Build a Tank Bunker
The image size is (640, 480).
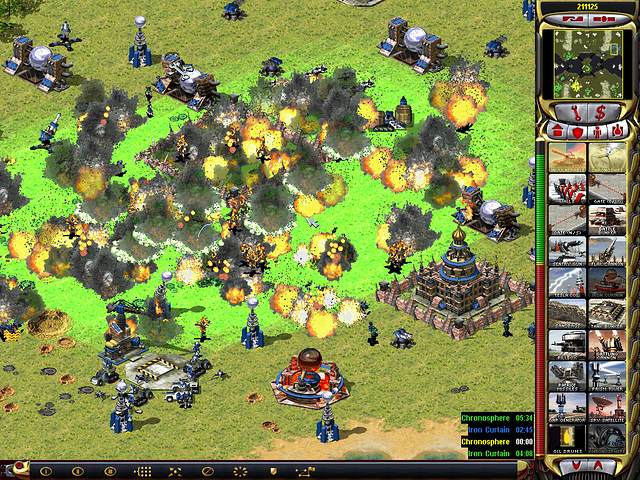pos(606,313)
